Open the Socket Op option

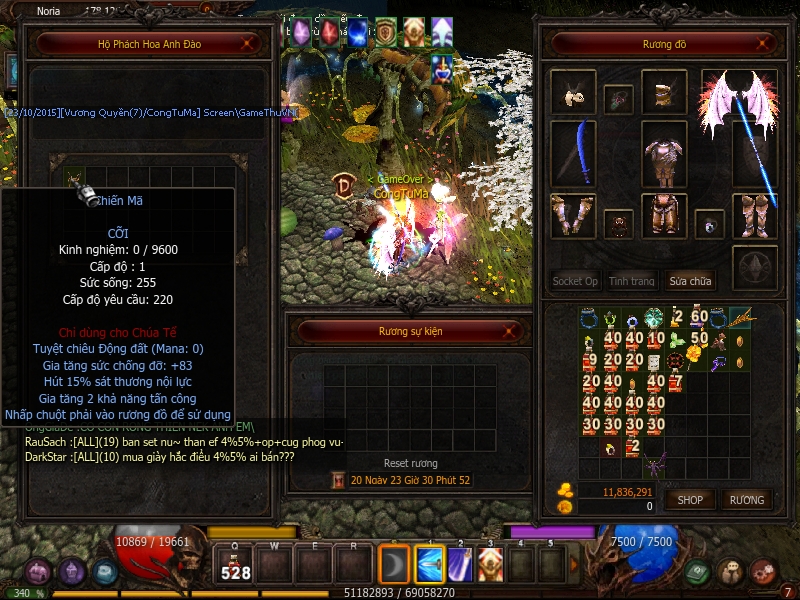(575, 281)
